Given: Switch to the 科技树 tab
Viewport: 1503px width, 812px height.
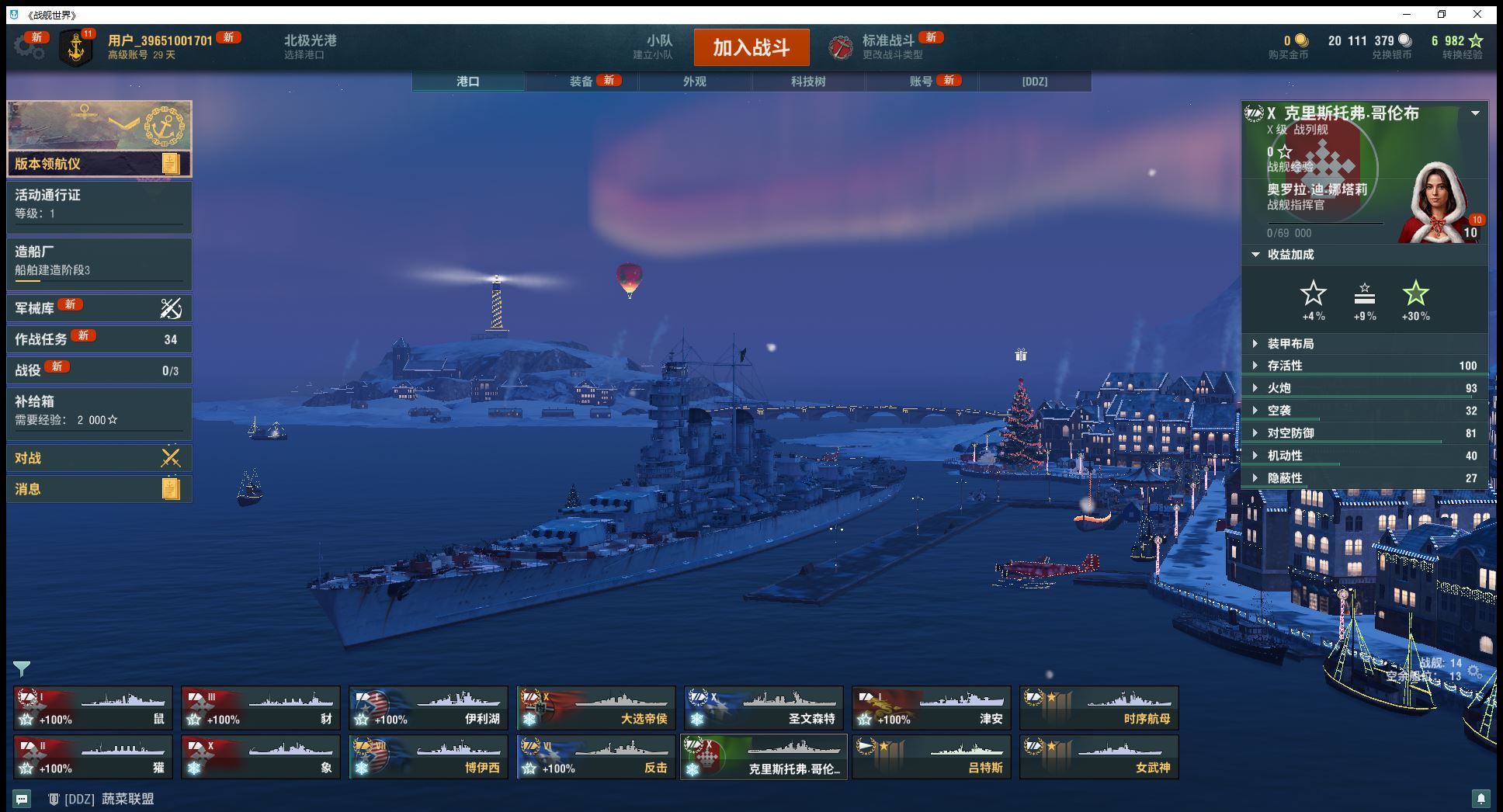Looking at the screenshot, I should pyautogui.click(x=808, y=82).
